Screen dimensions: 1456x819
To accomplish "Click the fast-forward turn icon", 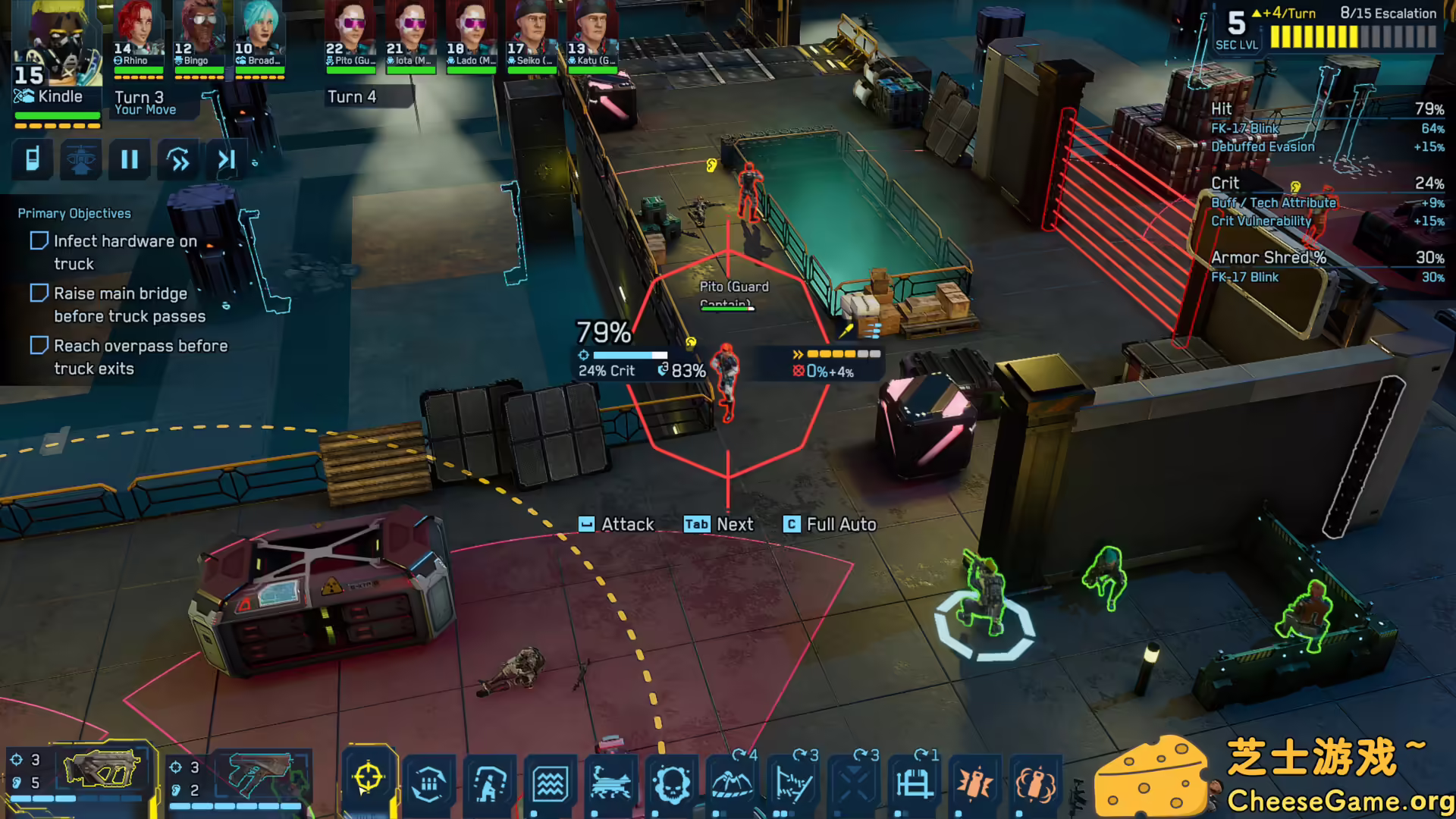I will click(x=177, y=160).
